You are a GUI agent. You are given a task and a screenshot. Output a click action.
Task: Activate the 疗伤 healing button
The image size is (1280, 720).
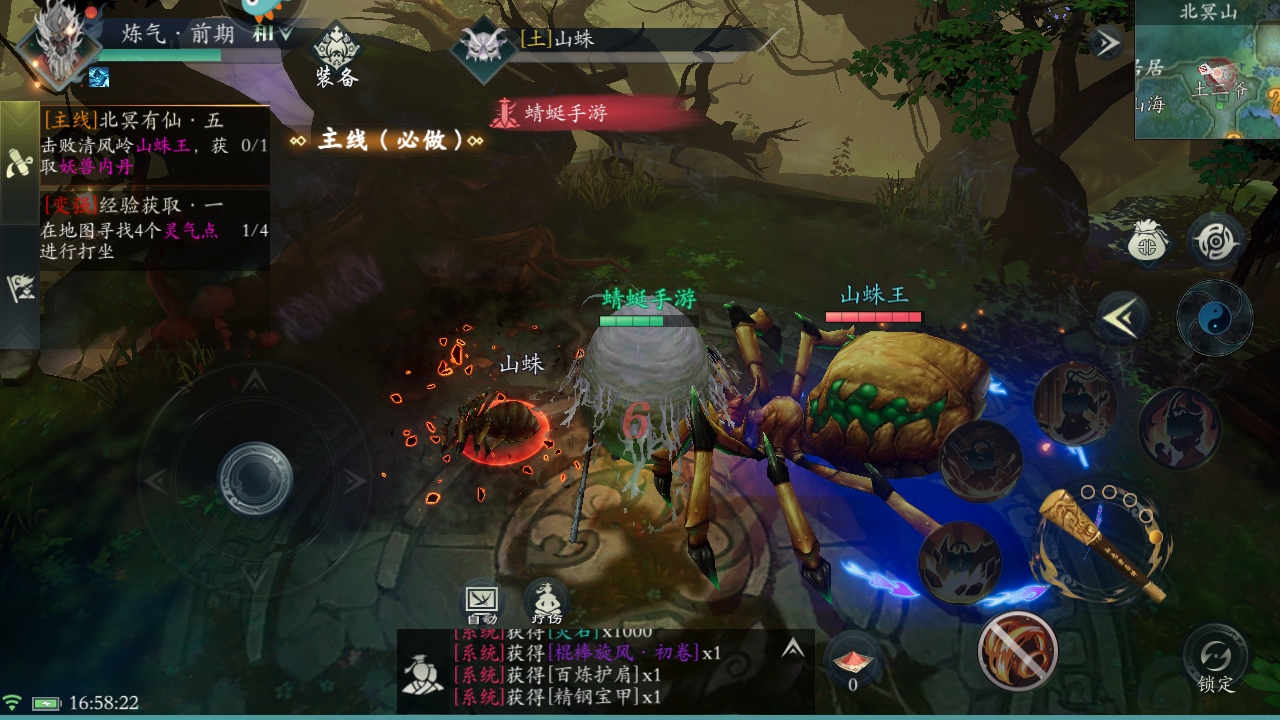coord(546,602)
